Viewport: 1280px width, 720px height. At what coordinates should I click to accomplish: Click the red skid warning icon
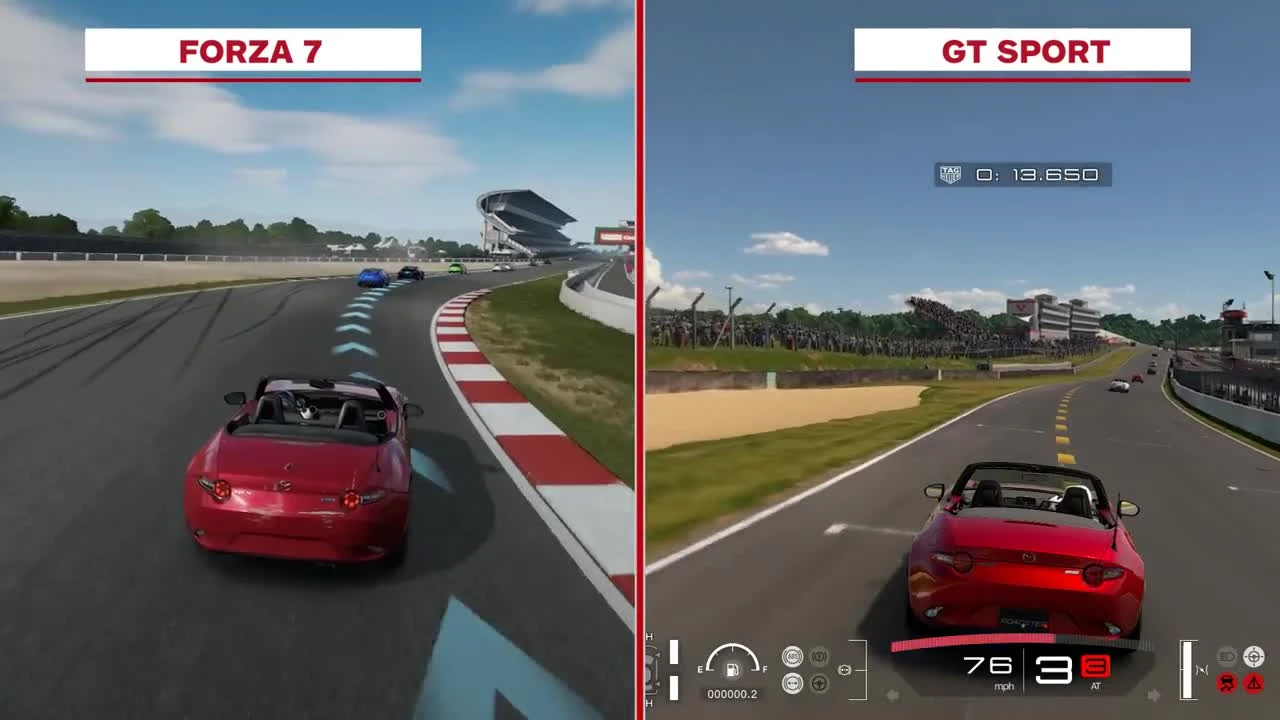click(1226, 682)
